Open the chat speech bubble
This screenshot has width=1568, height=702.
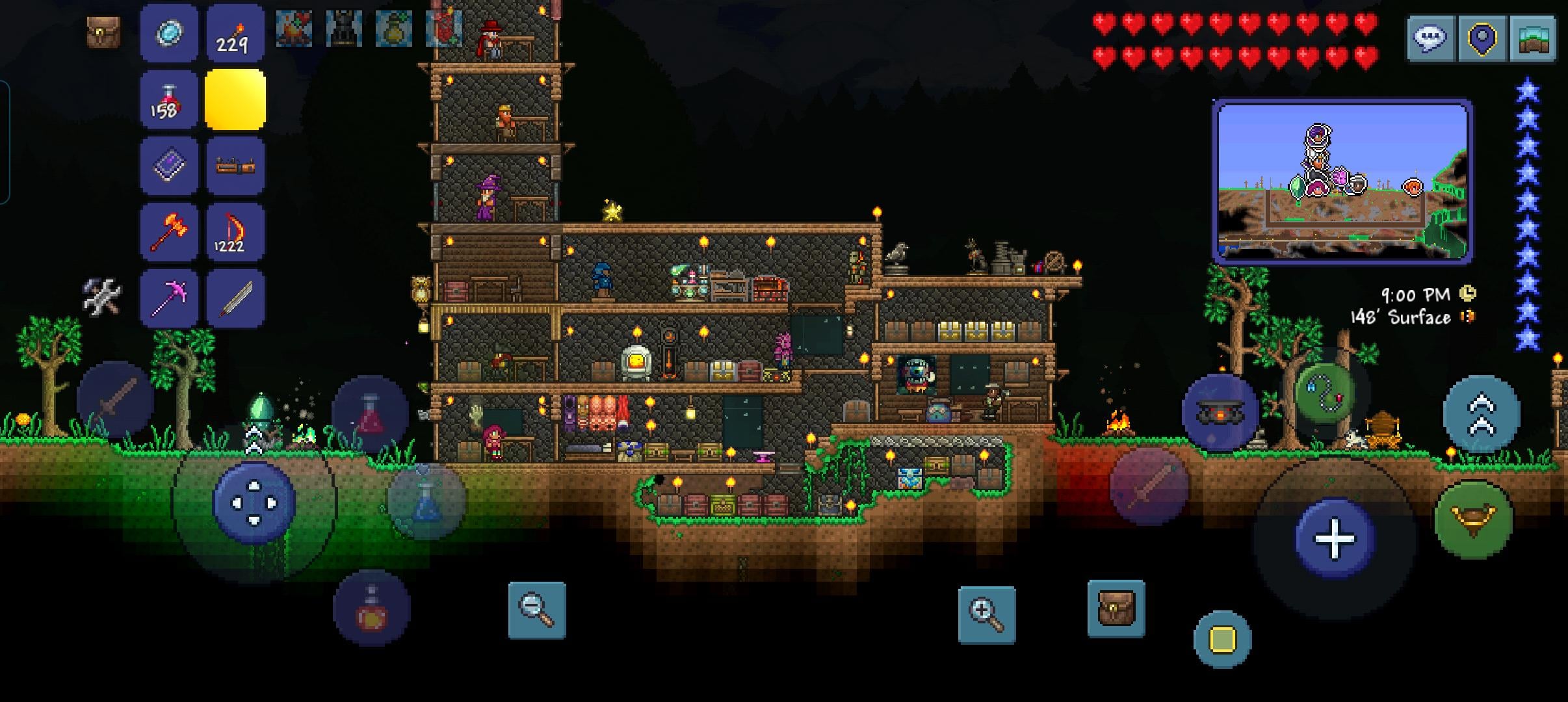click(1430, 38)
